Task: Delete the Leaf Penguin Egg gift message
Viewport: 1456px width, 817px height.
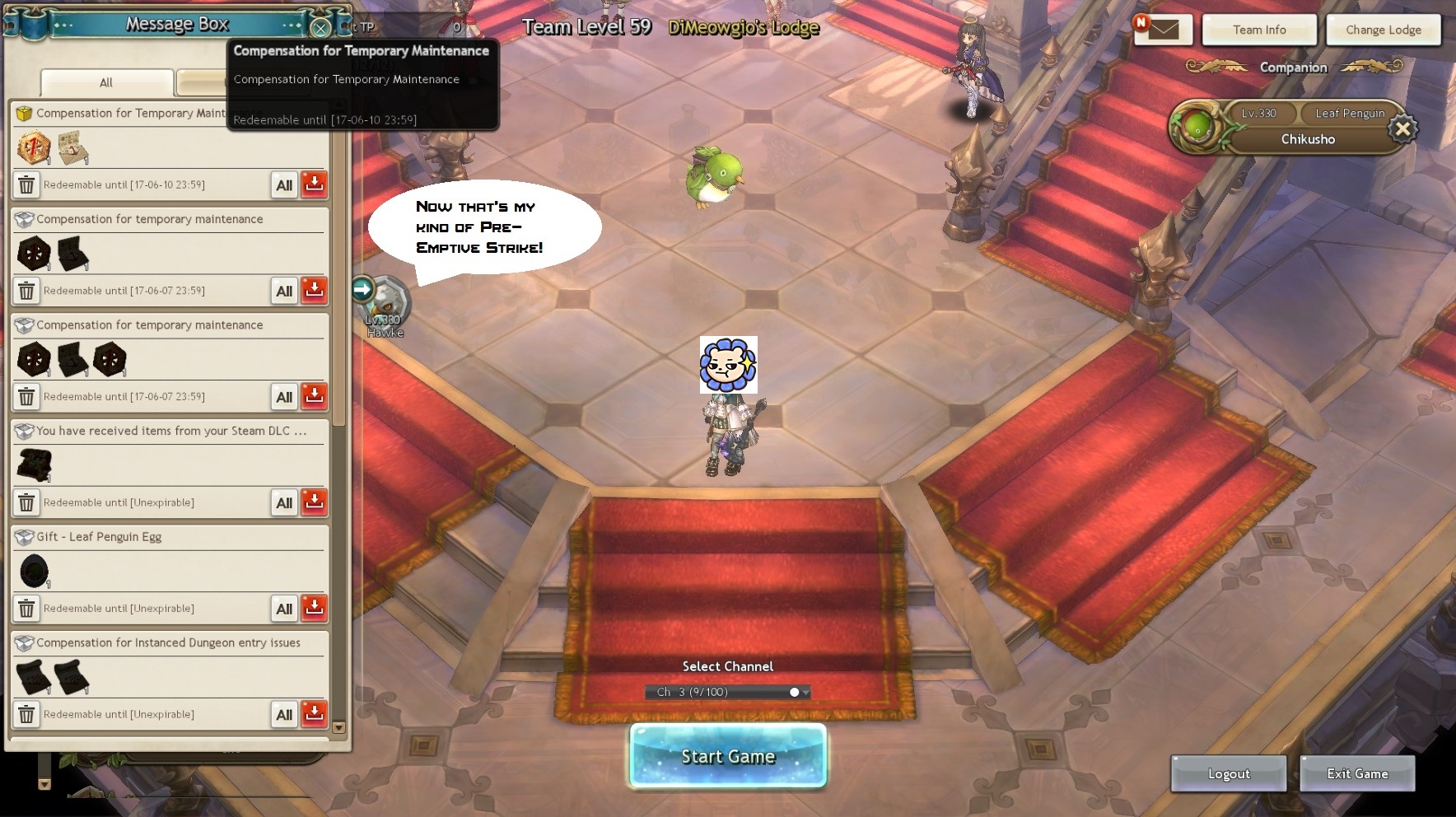Action: [x=26, y=609]
